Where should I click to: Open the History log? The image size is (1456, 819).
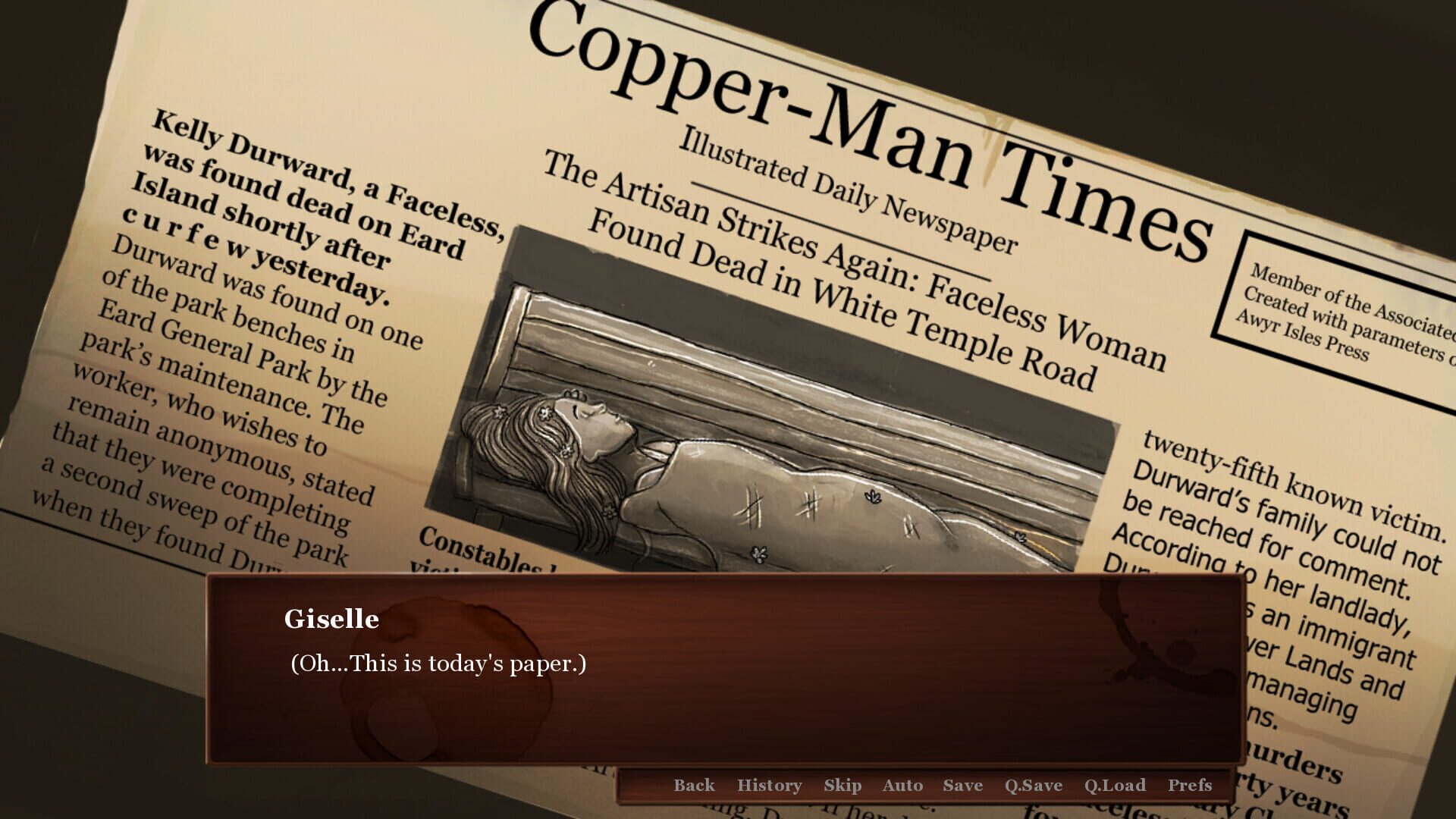coord(769,786)
